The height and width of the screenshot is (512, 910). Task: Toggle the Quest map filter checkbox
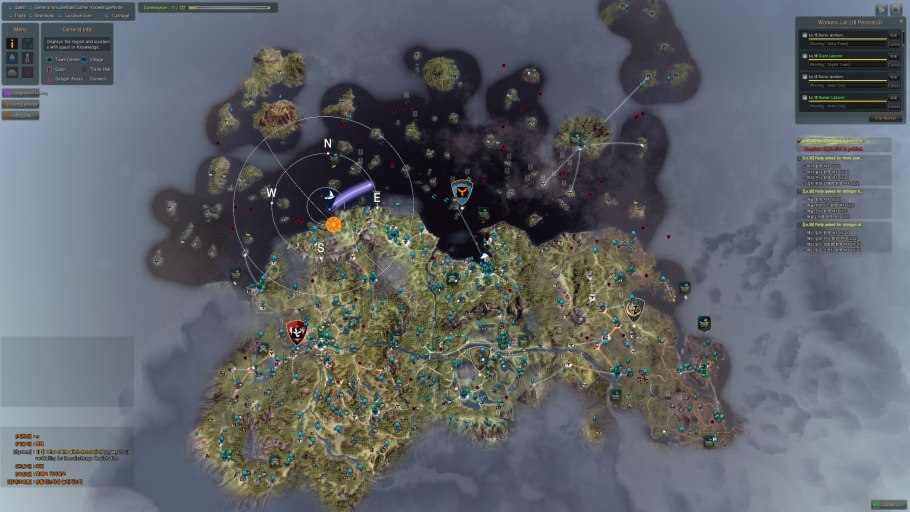tap(8, 7)
